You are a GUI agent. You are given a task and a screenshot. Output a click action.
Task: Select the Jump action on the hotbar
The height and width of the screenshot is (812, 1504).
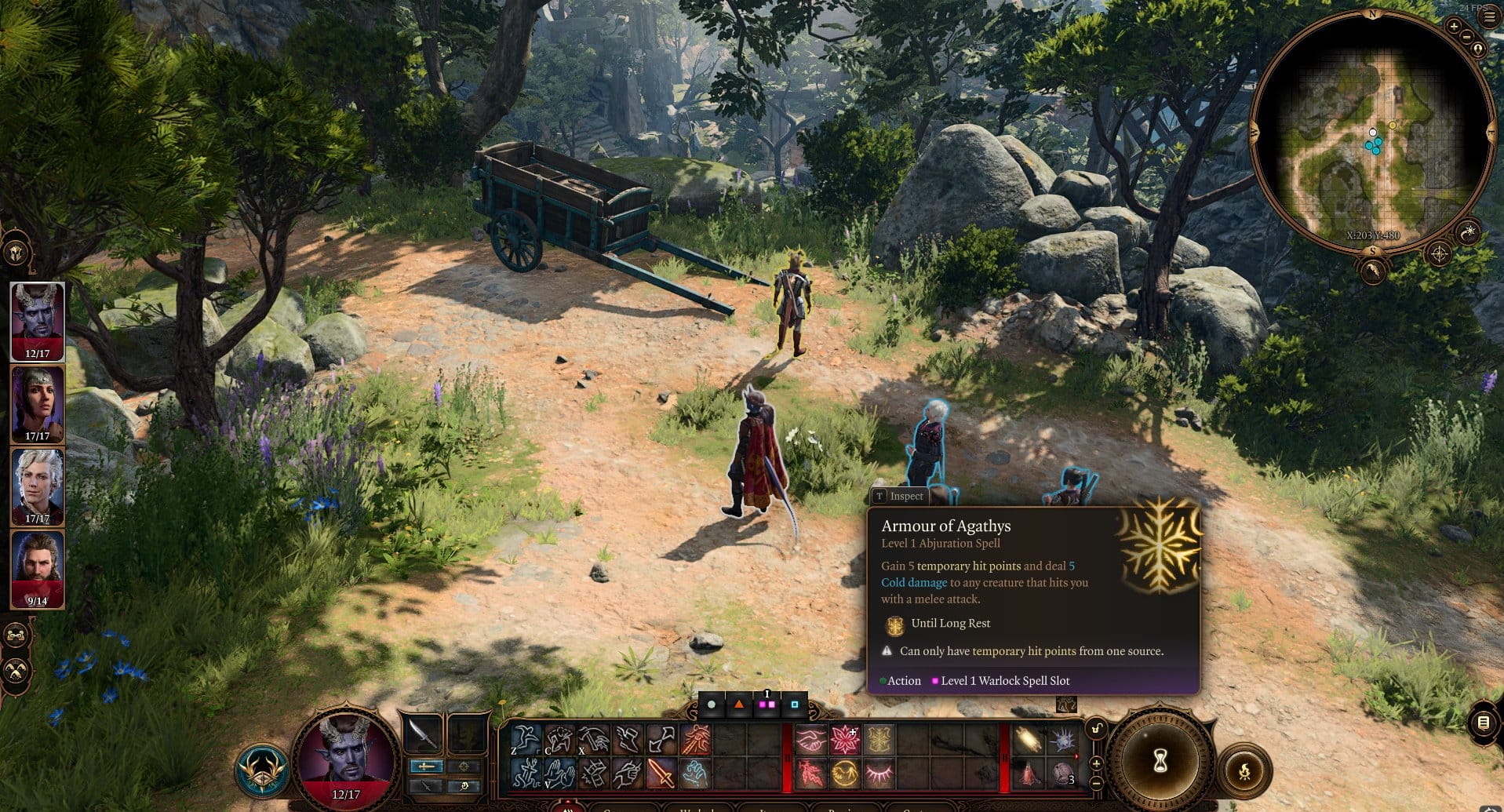coord(526,738)
